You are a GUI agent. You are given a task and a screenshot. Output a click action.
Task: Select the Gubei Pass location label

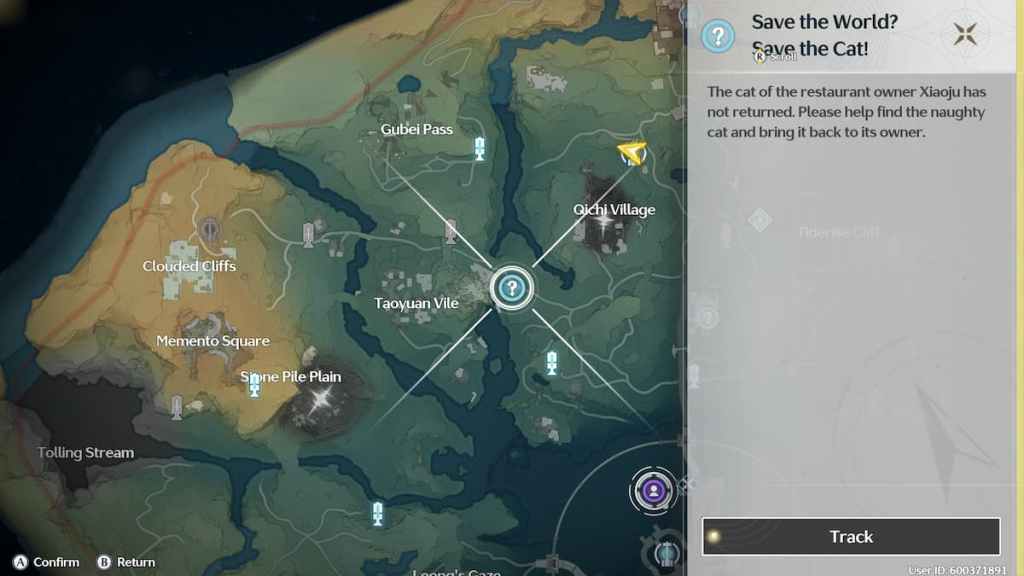[x=417, y=129]
